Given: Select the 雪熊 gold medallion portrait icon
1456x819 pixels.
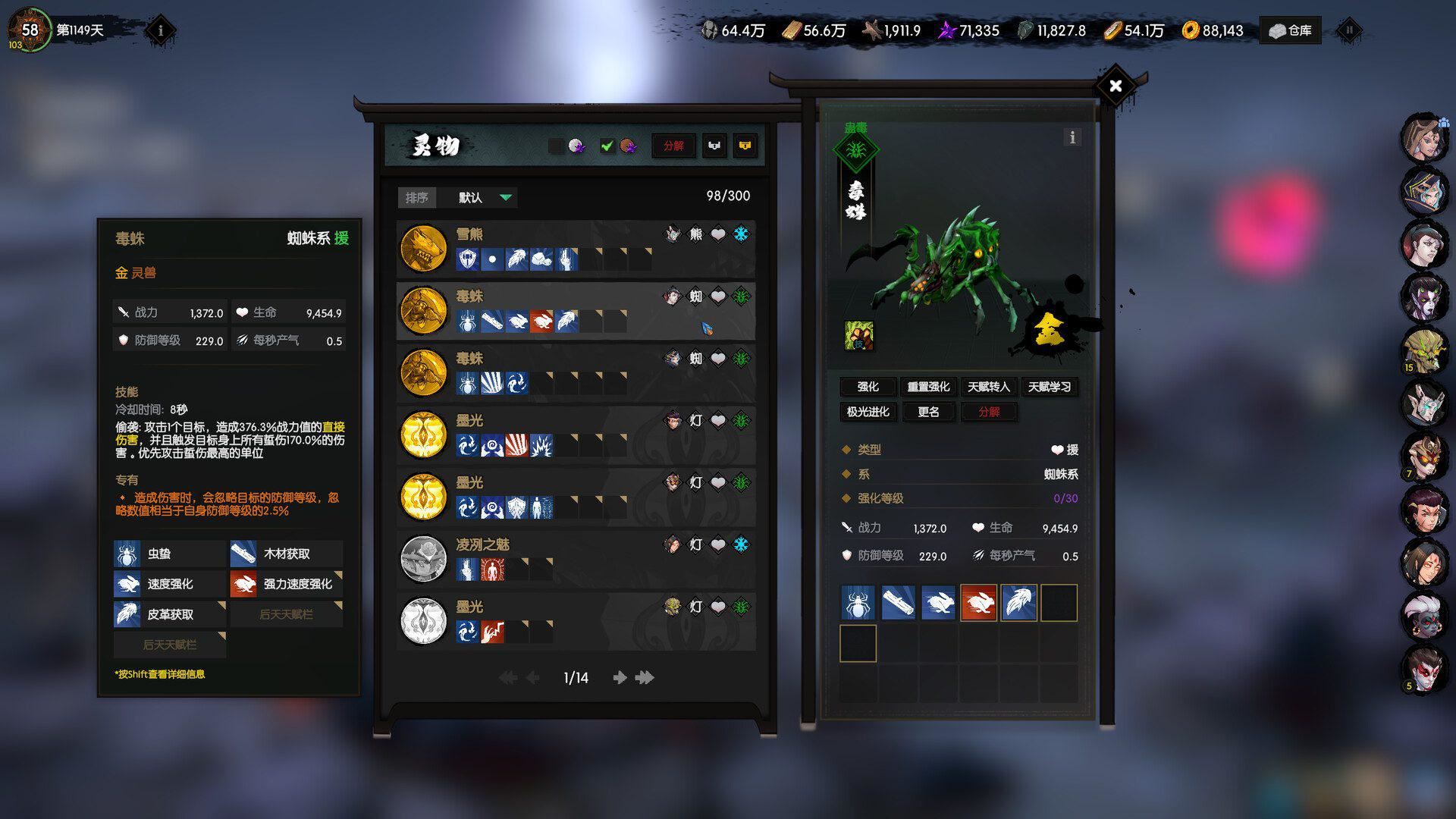Looking at the screenshot, I should [422, 249].
